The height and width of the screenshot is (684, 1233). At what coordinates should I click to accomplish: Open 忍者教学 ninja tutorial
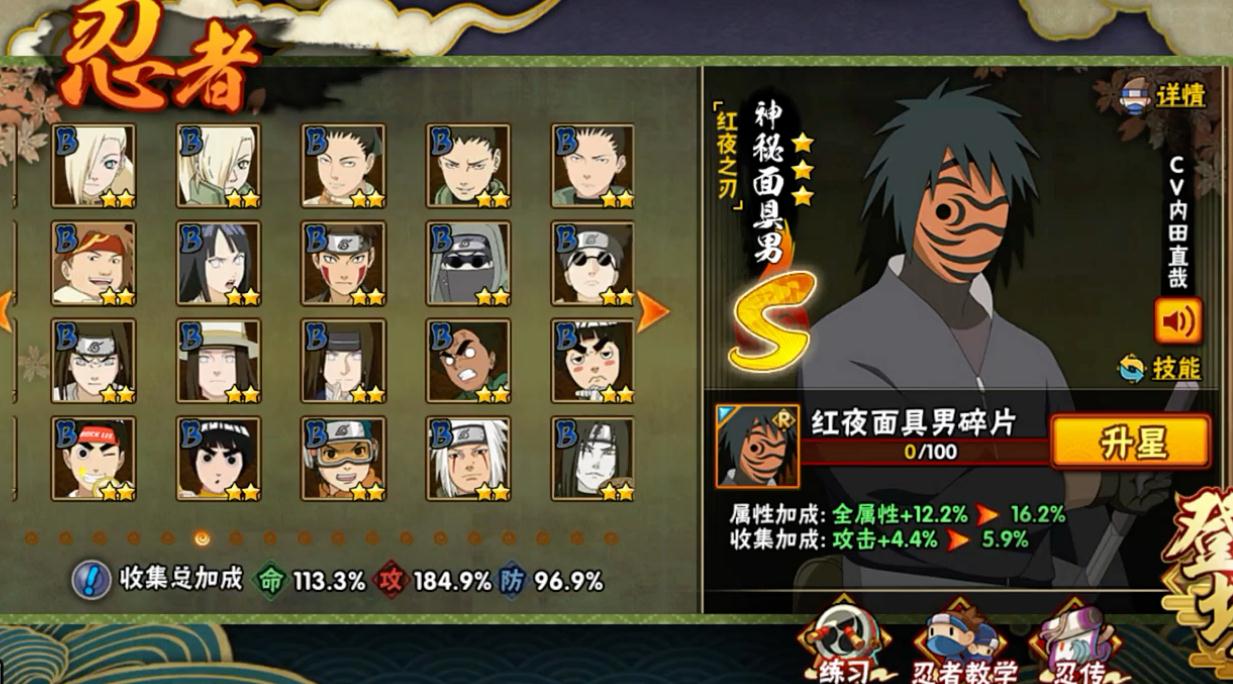coord(961,650)
